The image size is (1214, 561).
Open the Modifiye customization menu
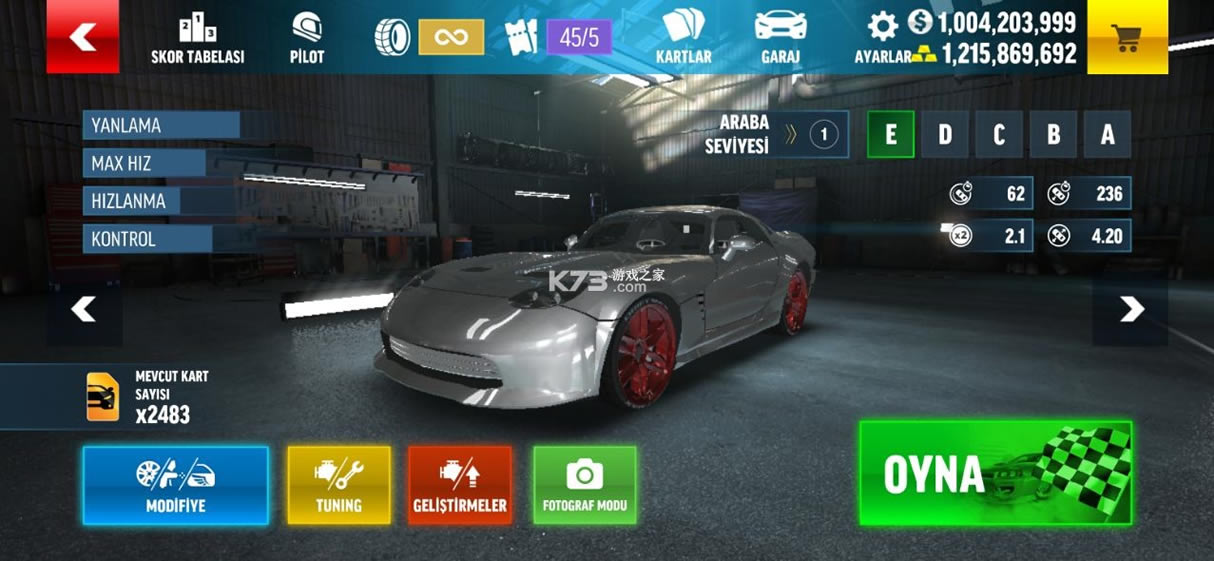coord(175,485)
